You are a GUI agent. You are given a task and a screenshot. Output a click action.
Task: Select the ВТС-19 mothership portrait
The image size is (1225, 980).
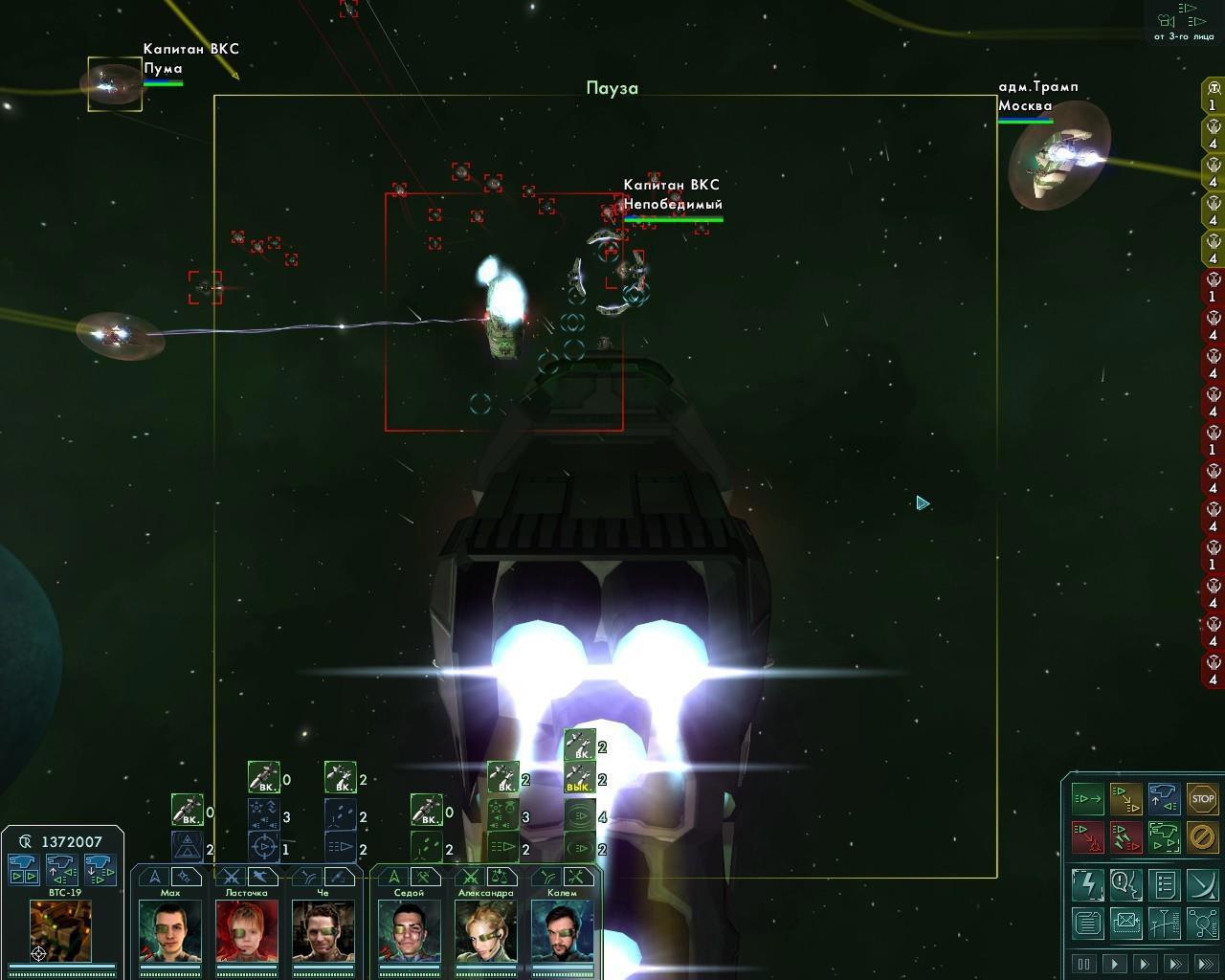pyautogui.click(x=61, y=931)
